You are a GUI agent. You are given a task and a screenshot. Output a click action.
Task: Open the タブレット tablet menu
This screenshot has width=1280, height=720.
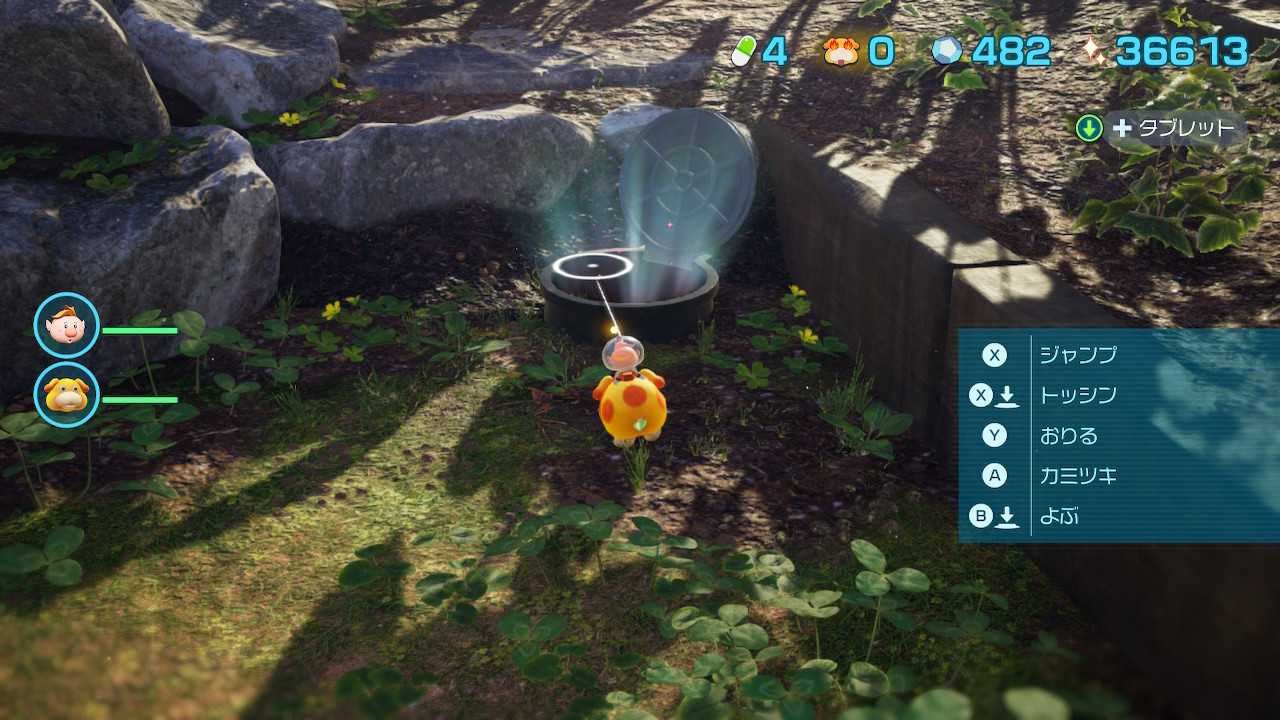tap(1160, 128)
